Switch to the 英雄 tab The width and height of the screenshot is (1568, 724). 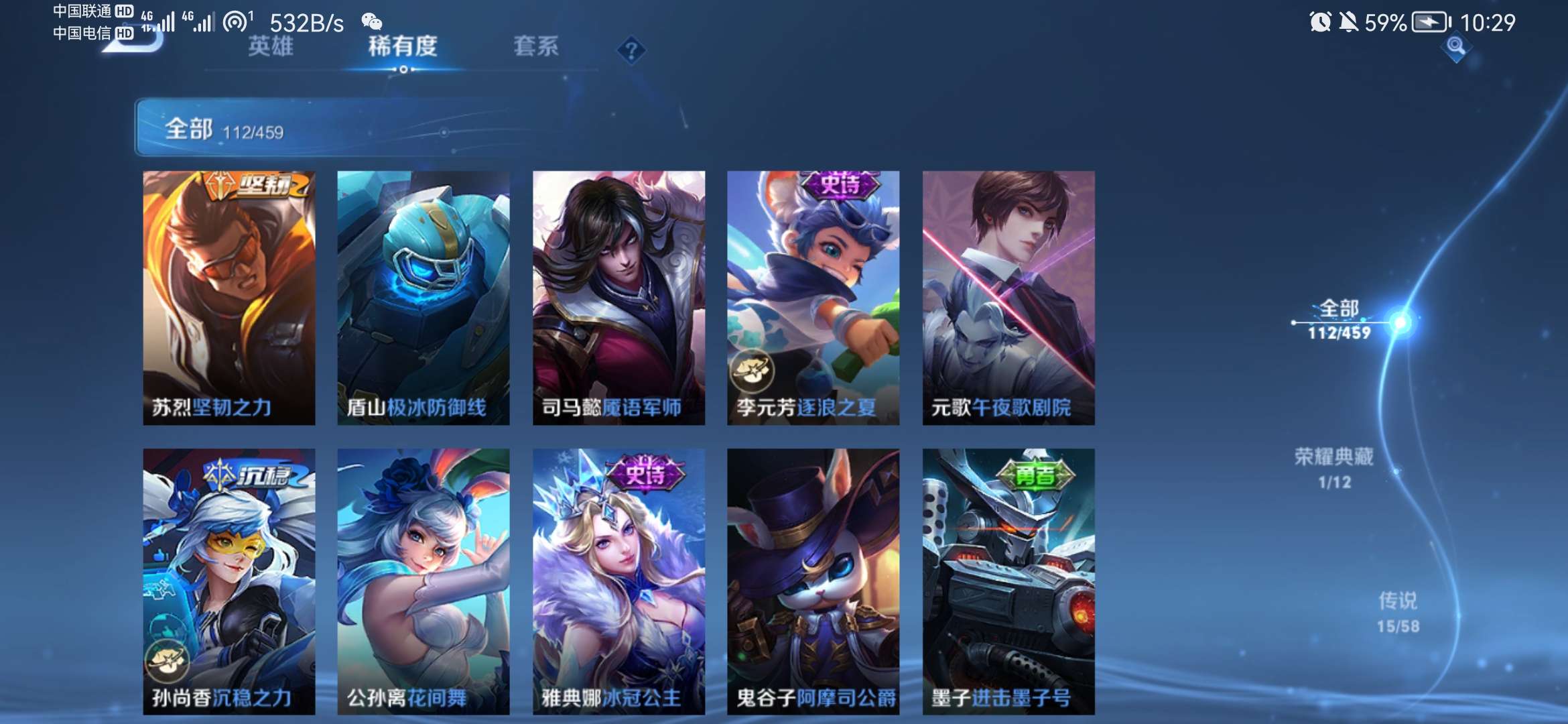(271, 48)
